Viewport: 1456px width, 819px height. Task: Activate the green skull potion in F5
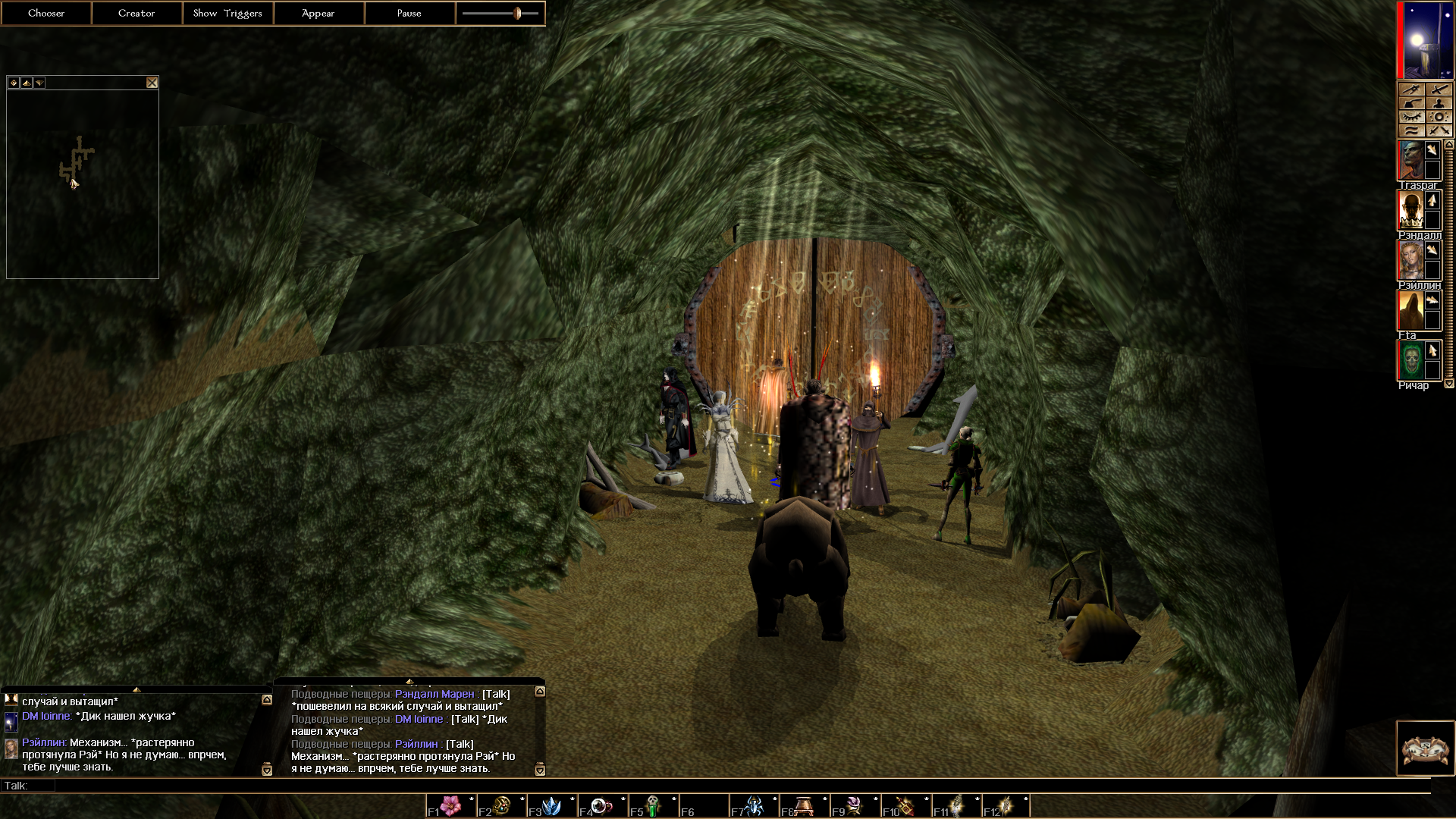[653, 805]
